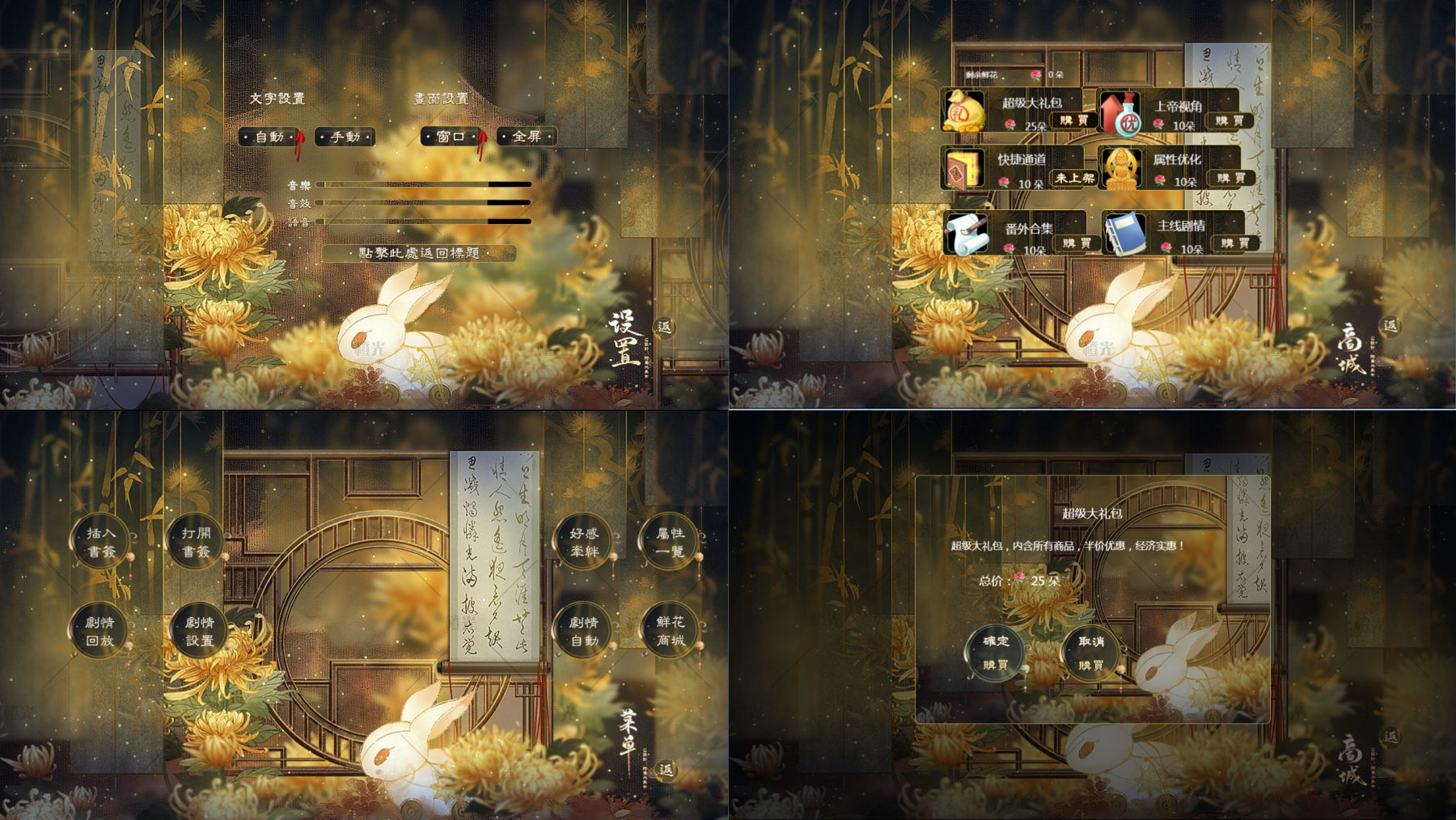This screenshot has width=1456, height=820.
Task: Open 插入書簽 to save a bookmark
Action: (x=102, y=542)
